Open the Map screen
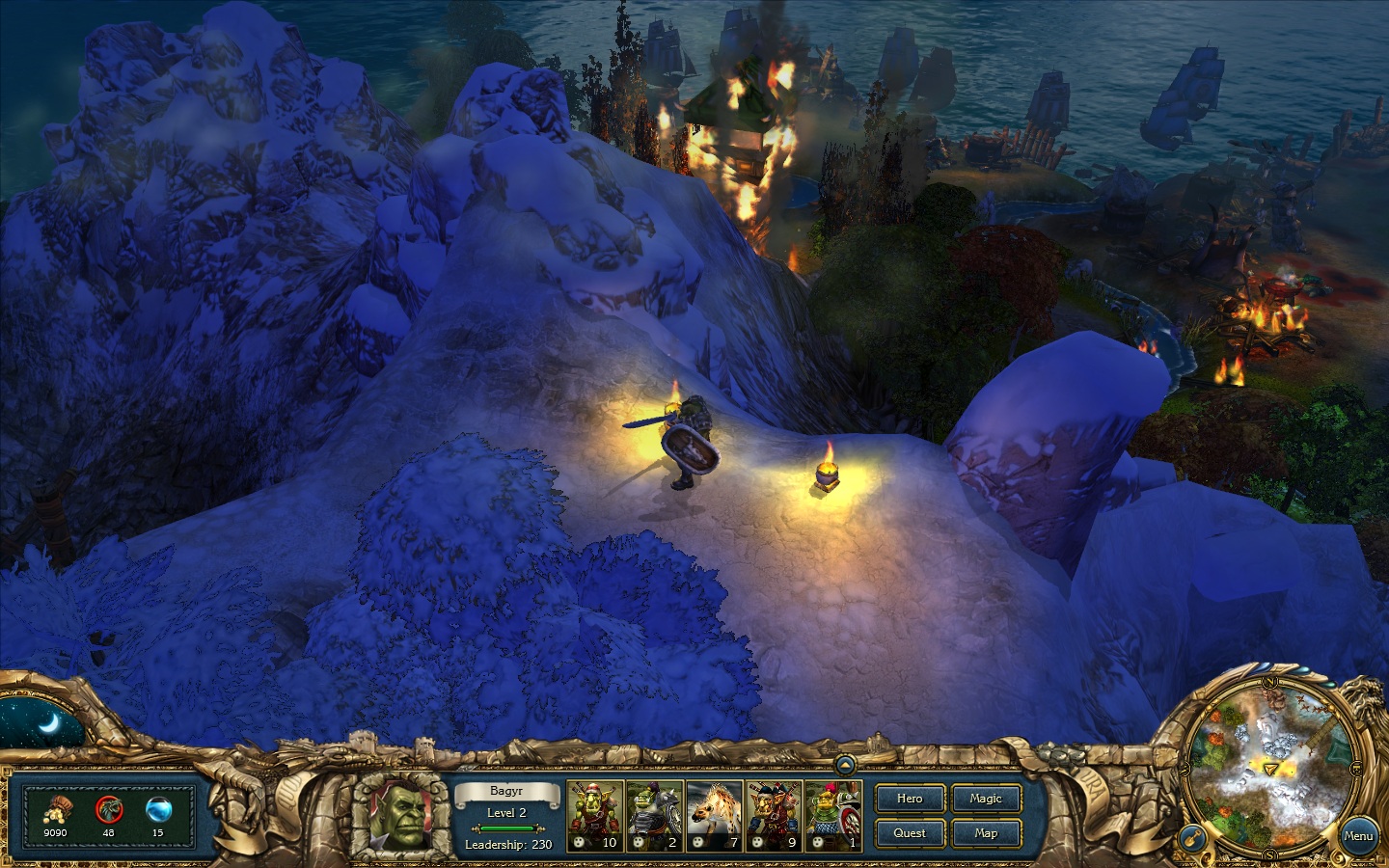This screenshot has width=1389, height=868. click(985, 833)
